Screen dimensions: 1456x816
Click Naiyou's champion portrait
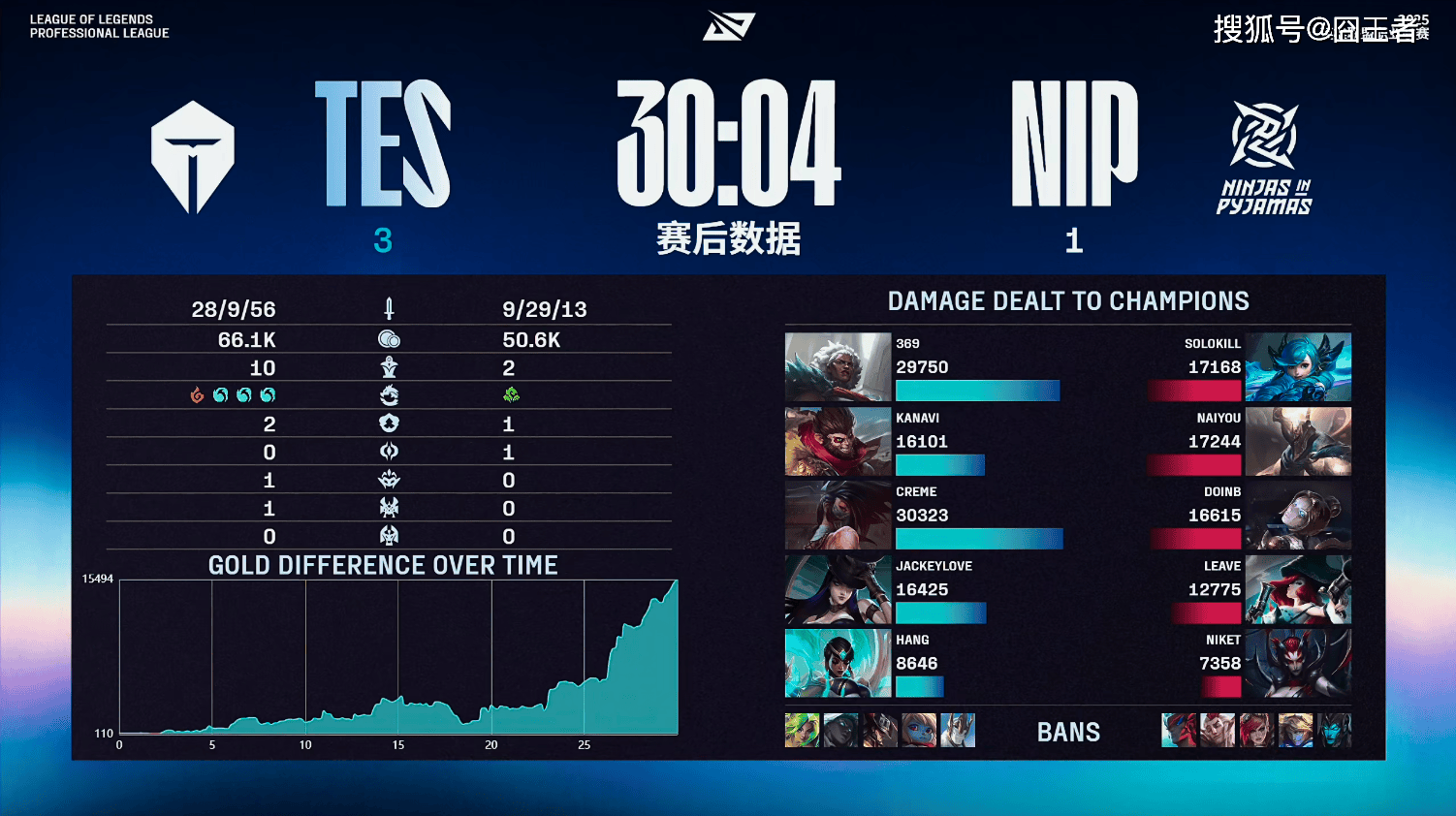point(1297,442)
